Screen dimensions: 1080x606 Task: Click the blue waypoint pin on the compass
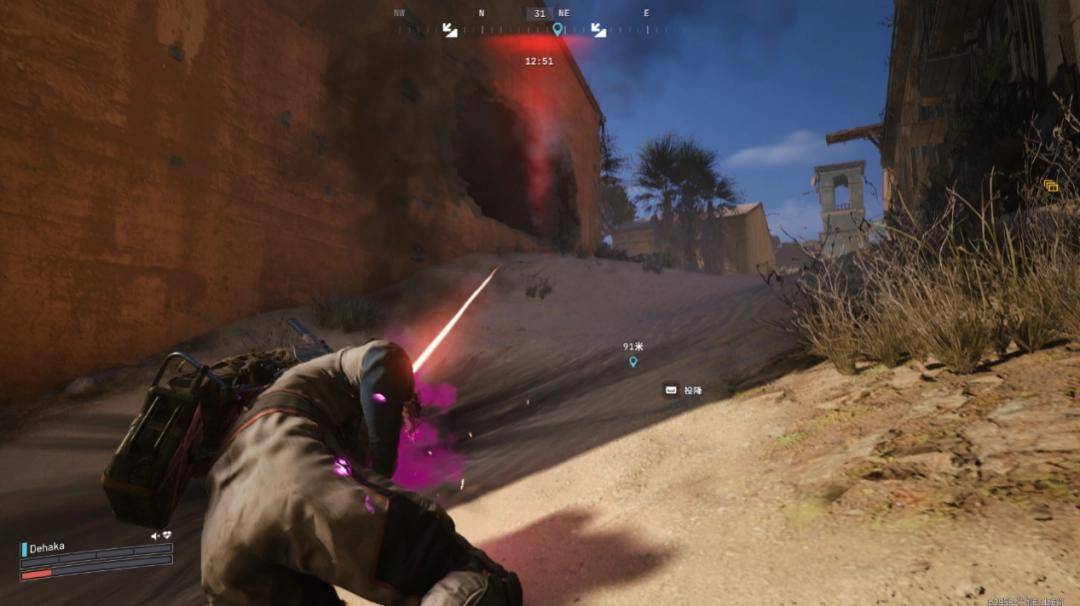coord(558,29)
